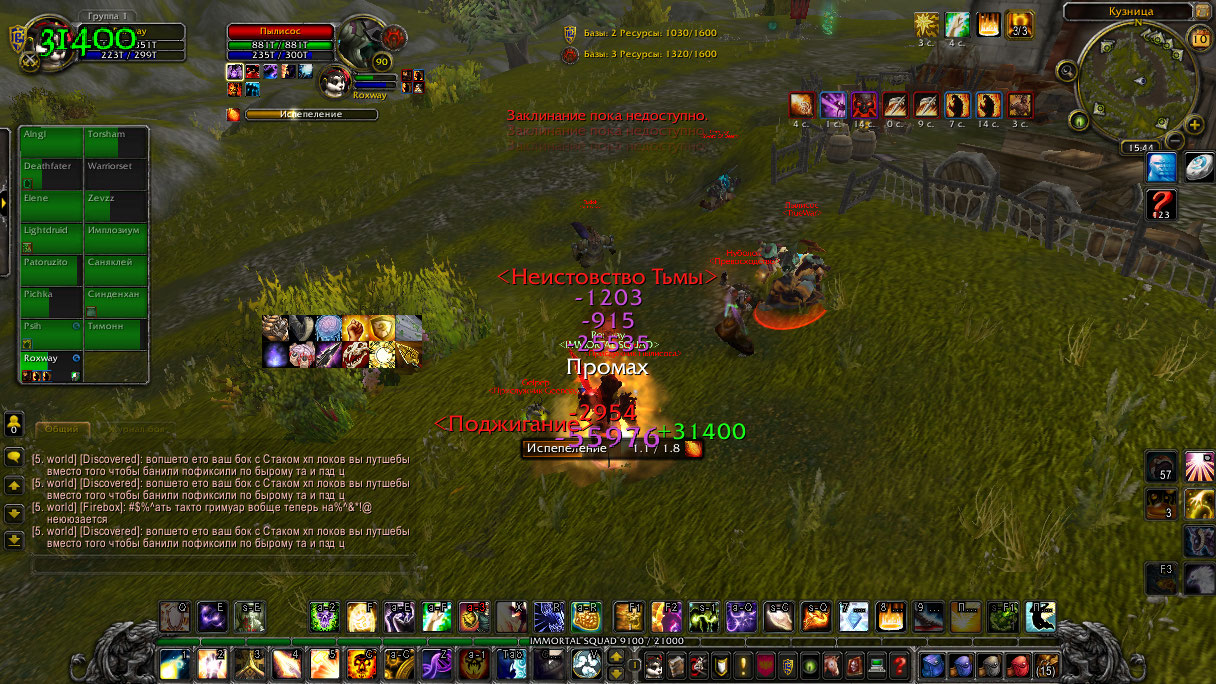Use the ability bound to F1
The width and height of the screenshot is (1216, 684).
coord(629,617)
